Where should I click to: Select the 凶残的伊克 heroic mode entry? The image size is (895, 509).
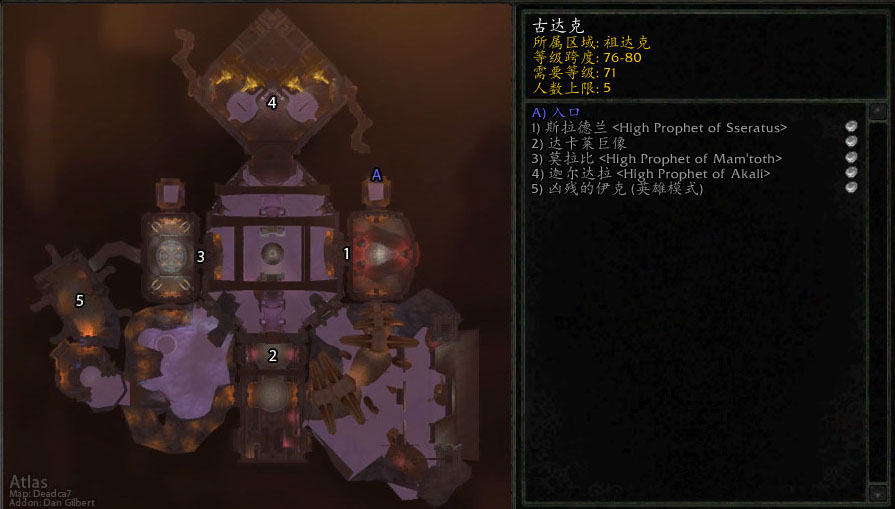[x=618, y=189]
